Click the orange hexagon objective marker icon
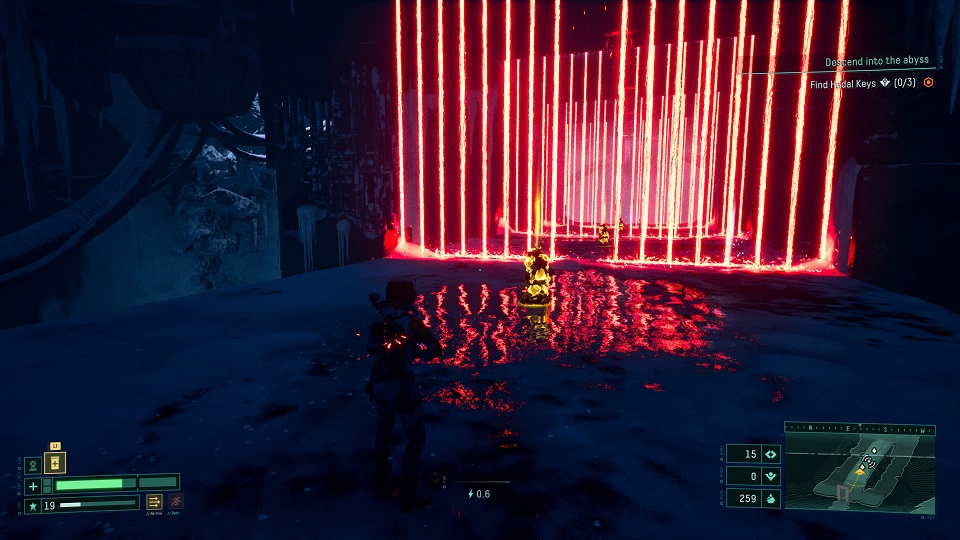Viewport: 960px width, 540px height. 928,83
